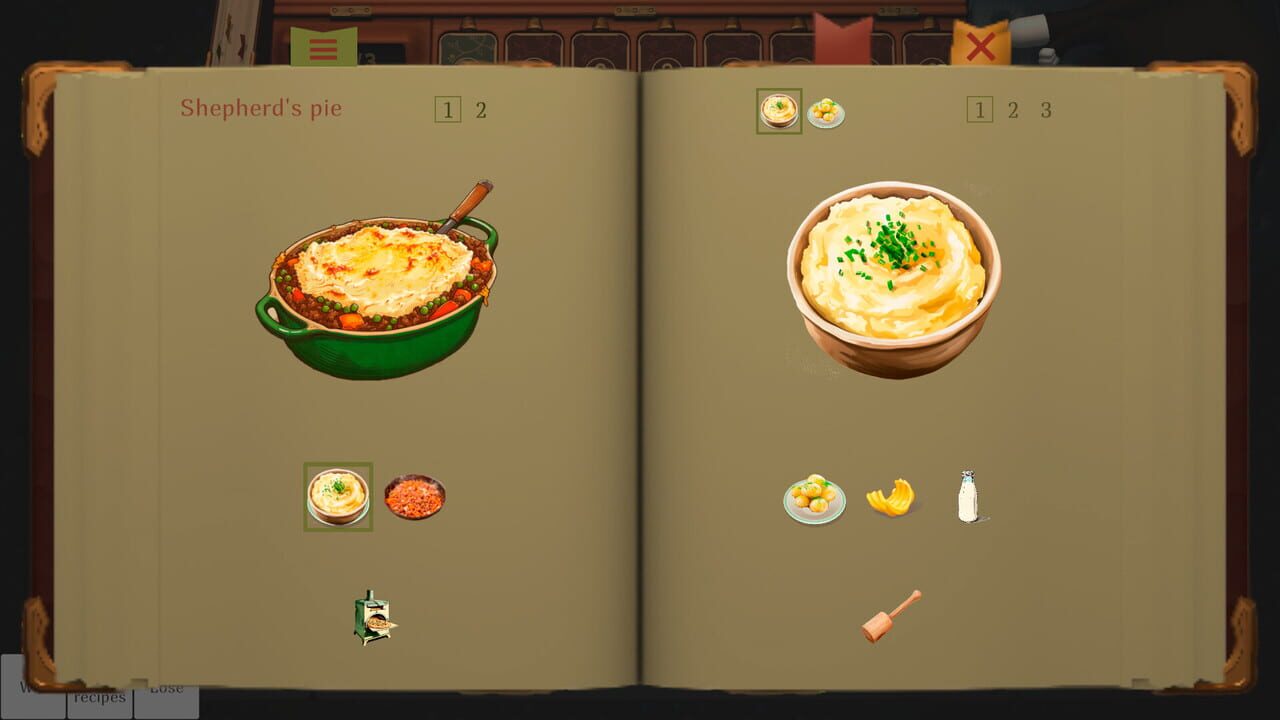
Task: Open page 3 of the mashed potatoes recipe
Action: tap(1046, 110)
